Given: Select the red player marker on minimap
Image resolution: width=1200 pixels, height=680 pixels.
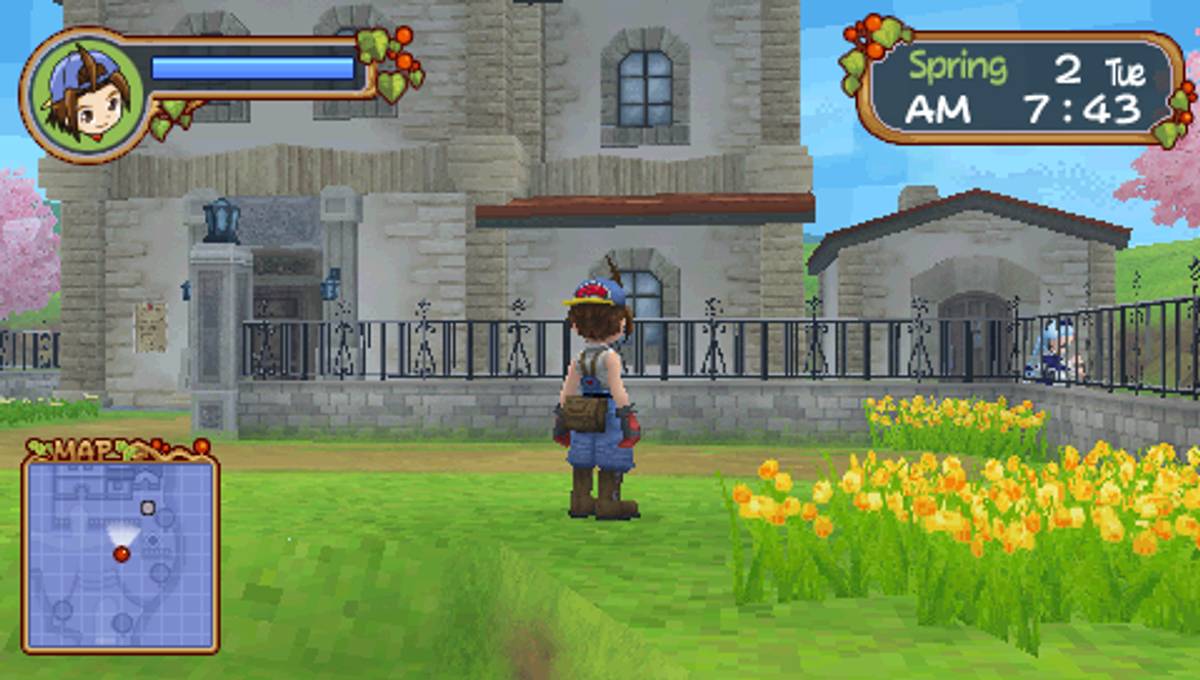Looking at the screenshot, I should pyautogui.click(x=121, y=553).
